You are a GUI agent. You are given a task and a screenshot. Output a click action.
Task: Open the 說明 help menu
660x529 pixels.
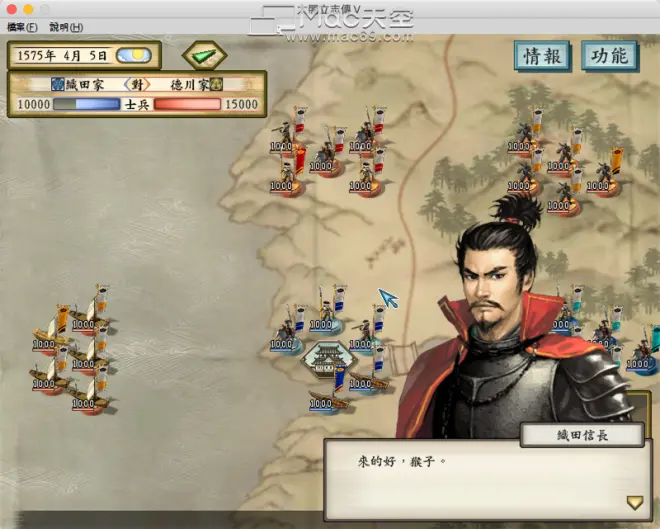pos(66,27)
